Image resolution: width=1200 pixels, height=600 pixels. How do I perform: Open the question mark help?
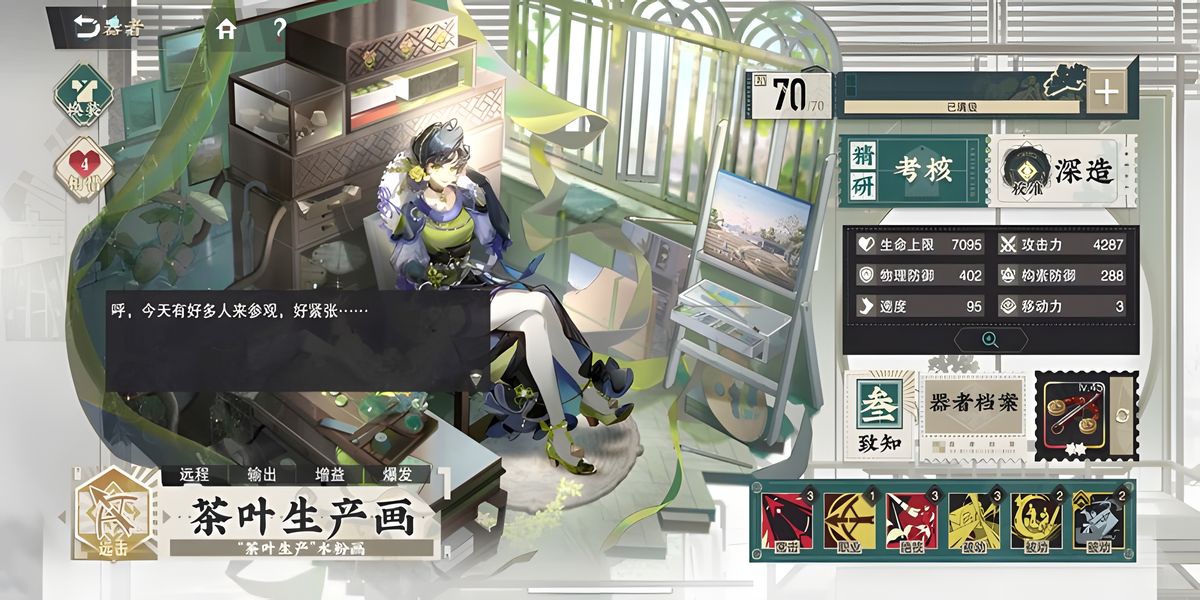pyautogui.click(x=279, y=28)
